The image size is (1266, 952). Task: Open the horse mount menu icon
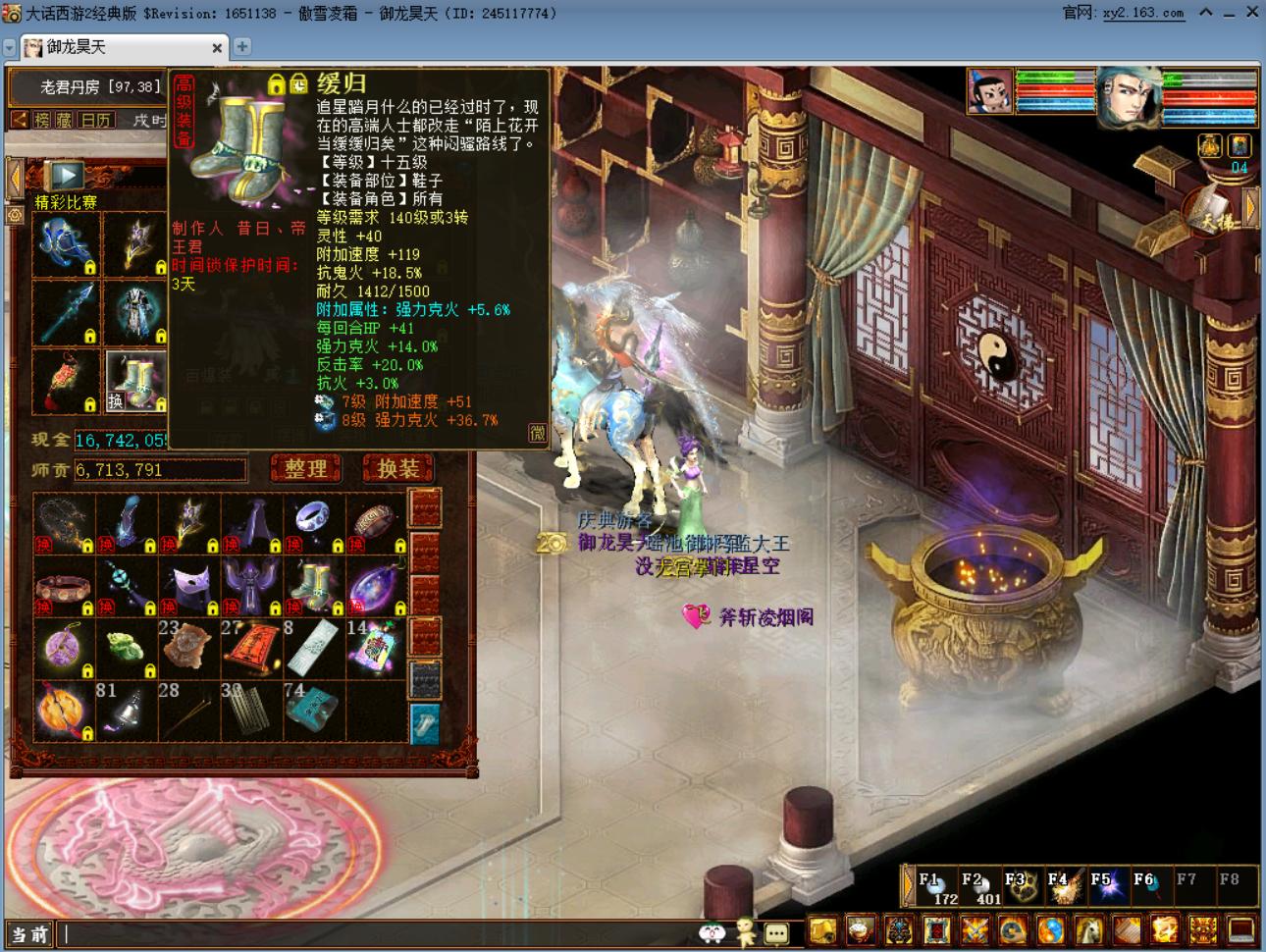click(x=1089, y=928)
